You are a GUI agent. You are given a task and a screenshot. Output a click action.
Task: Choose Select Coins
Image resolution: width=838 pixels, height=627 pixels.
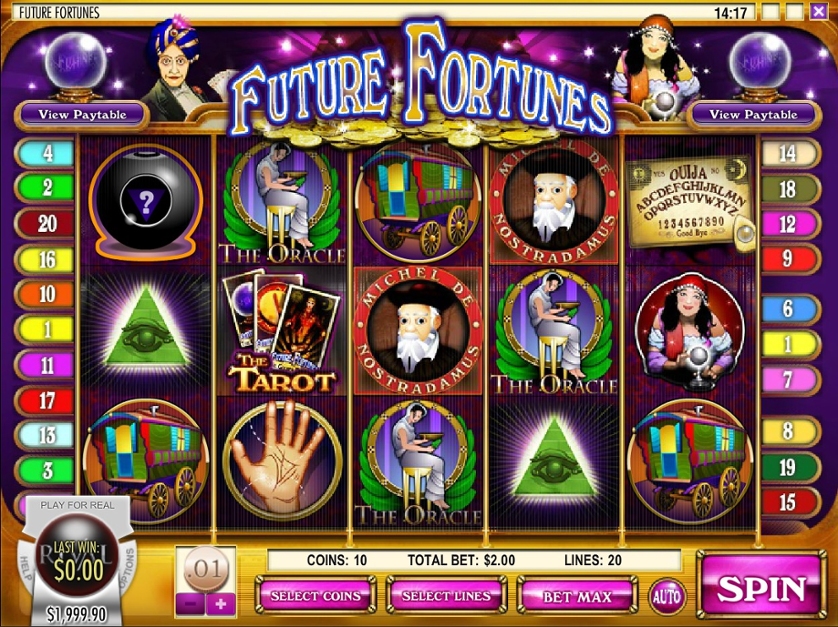point(316,596)
